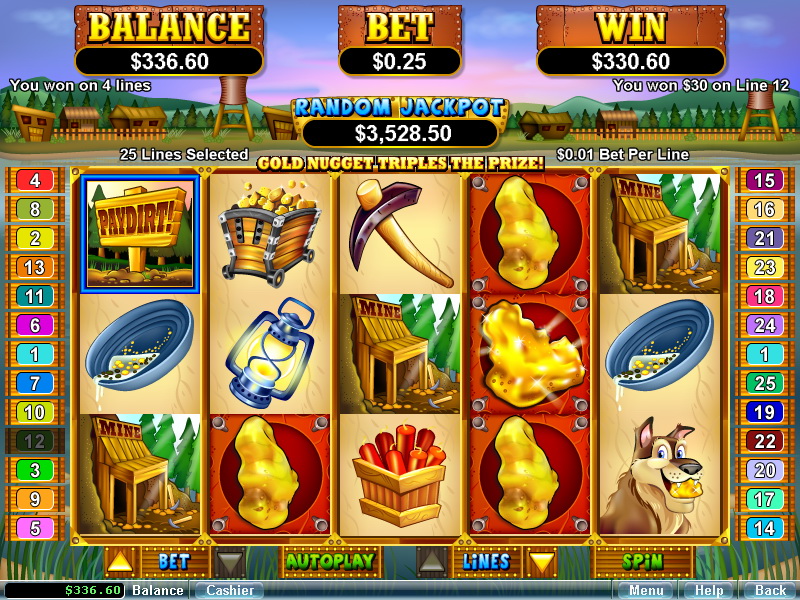Image resolution: width=800 pixels, height=600 pixels.
Task: Click the highlighted payline 12 marker
Action: click(x=35, y=441)
